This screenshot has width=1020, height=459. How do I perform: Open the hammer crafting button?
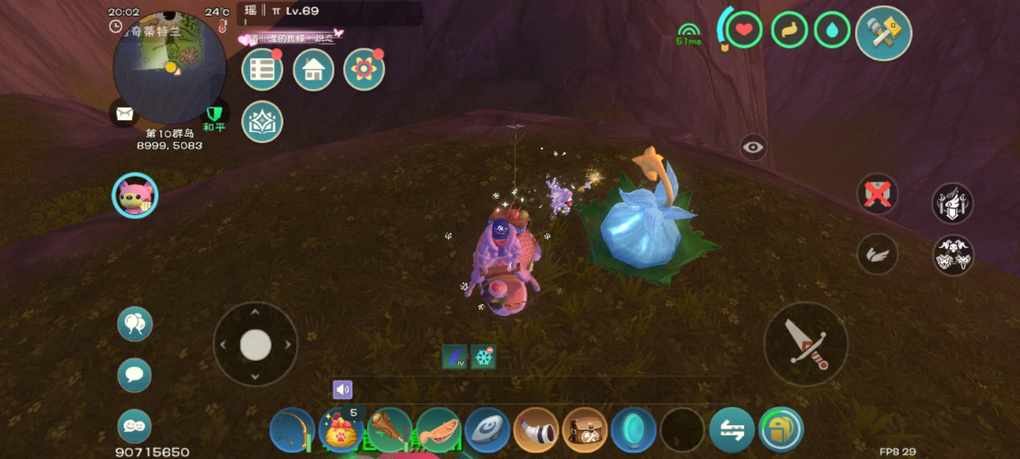point(884,33)
